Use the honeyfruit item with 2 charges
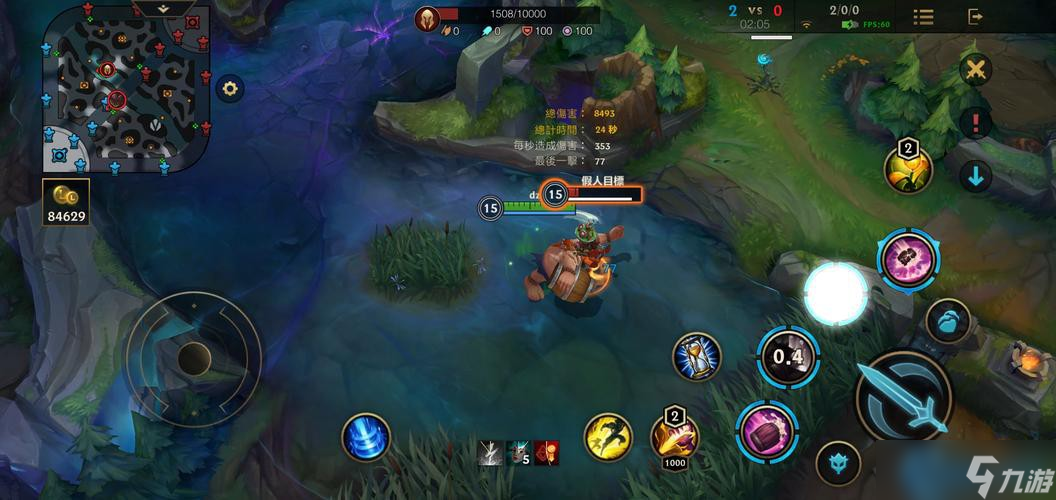The width and height of the screenshot is (1056, 500). [908, 169]
